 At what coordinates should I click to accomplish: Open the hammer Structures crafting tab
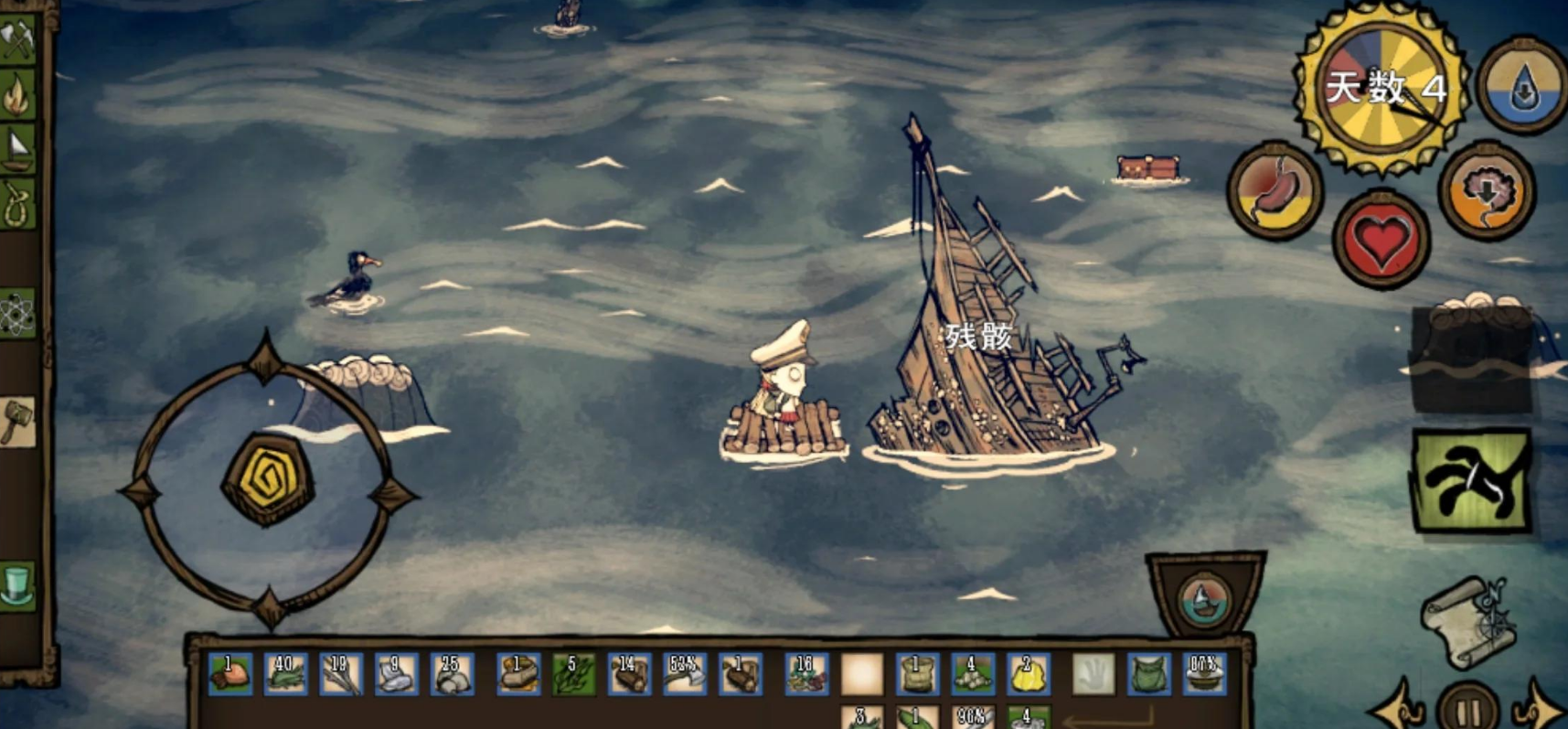(x=16, y=422)
